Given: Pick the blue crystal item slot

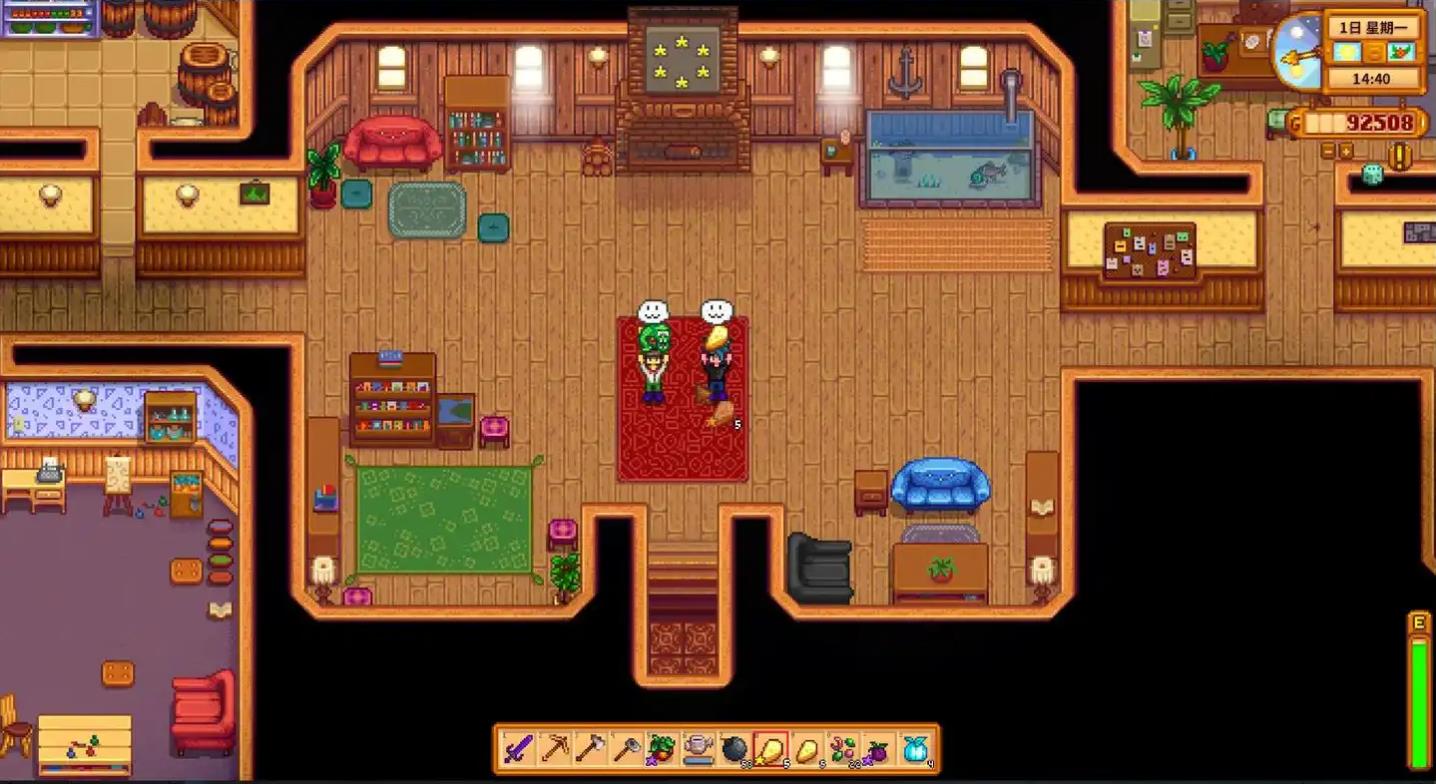Looking at the screenshot, I should pos(914,748).
